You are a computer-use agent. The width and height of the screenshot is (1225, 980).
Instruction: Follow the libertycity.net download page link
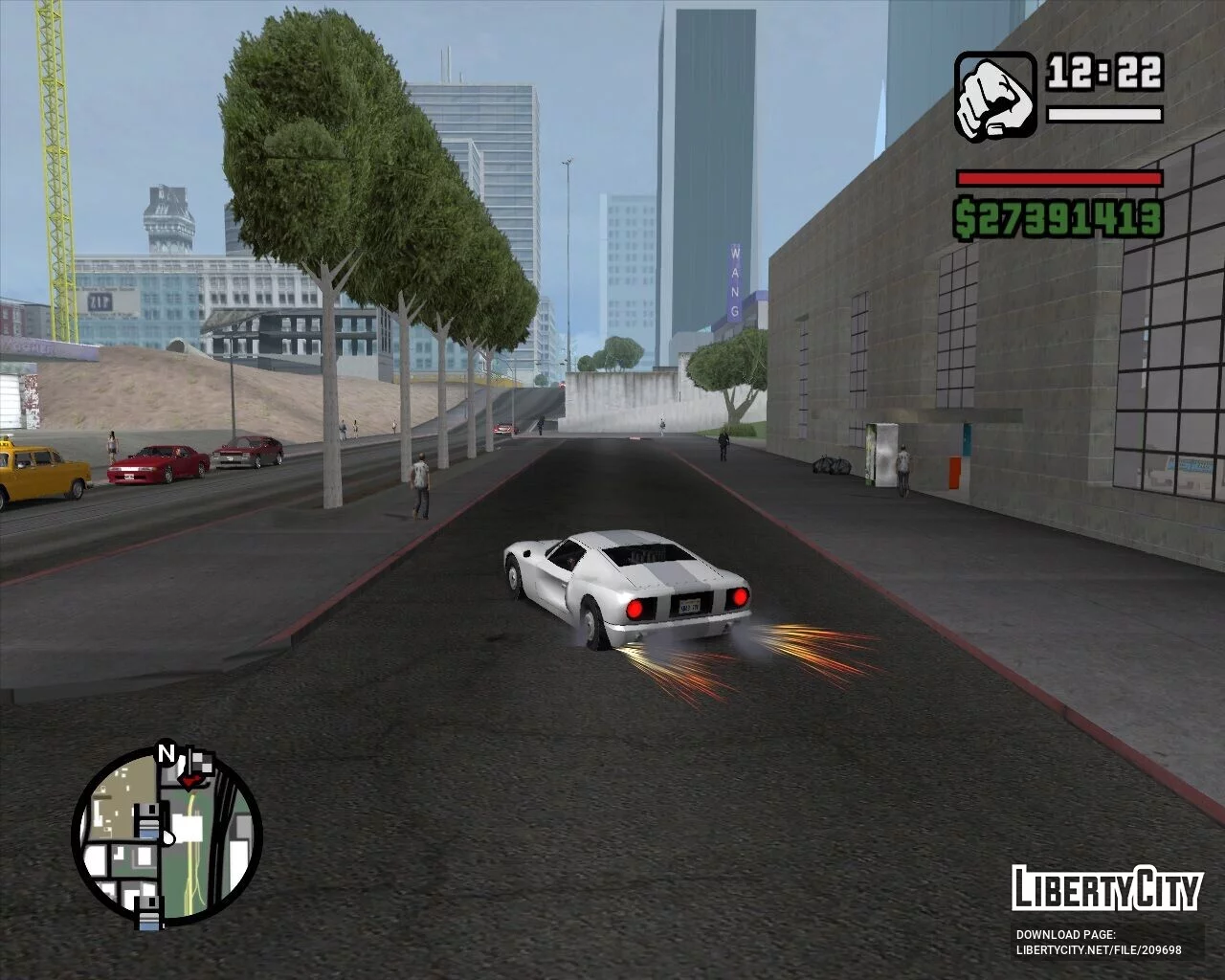(1098, 950)
